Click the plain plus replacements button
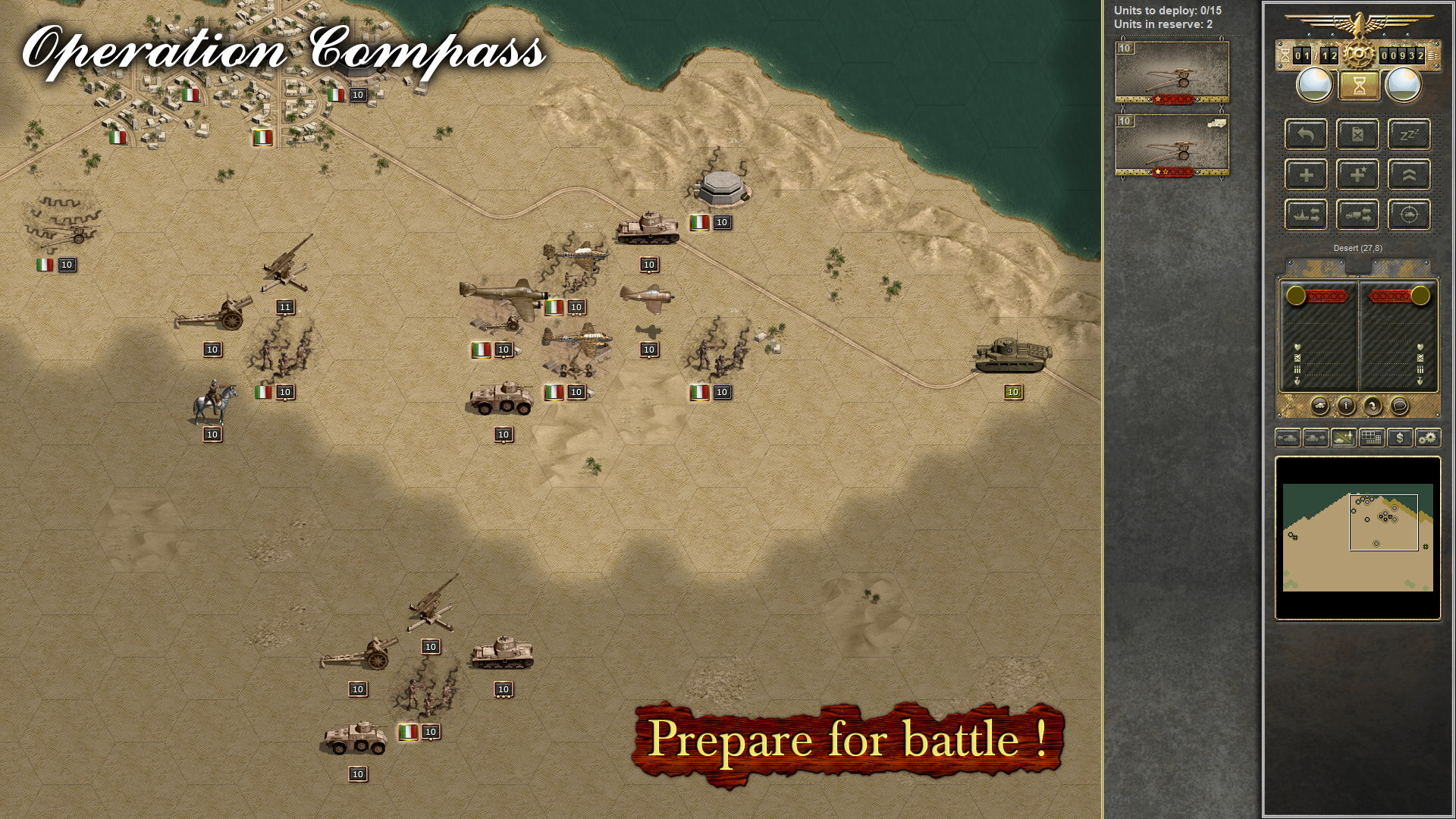The height and width of the screenshot is (819, 1456). (1306, 175)
